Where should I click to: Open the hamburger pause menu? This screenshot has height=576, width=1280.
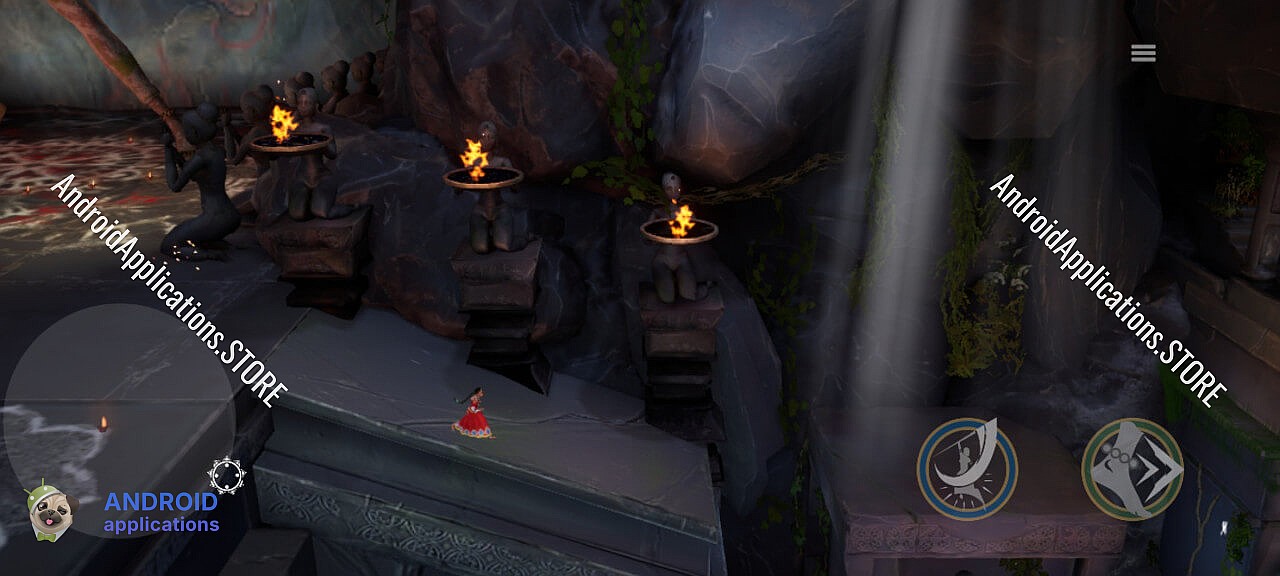1143,53
